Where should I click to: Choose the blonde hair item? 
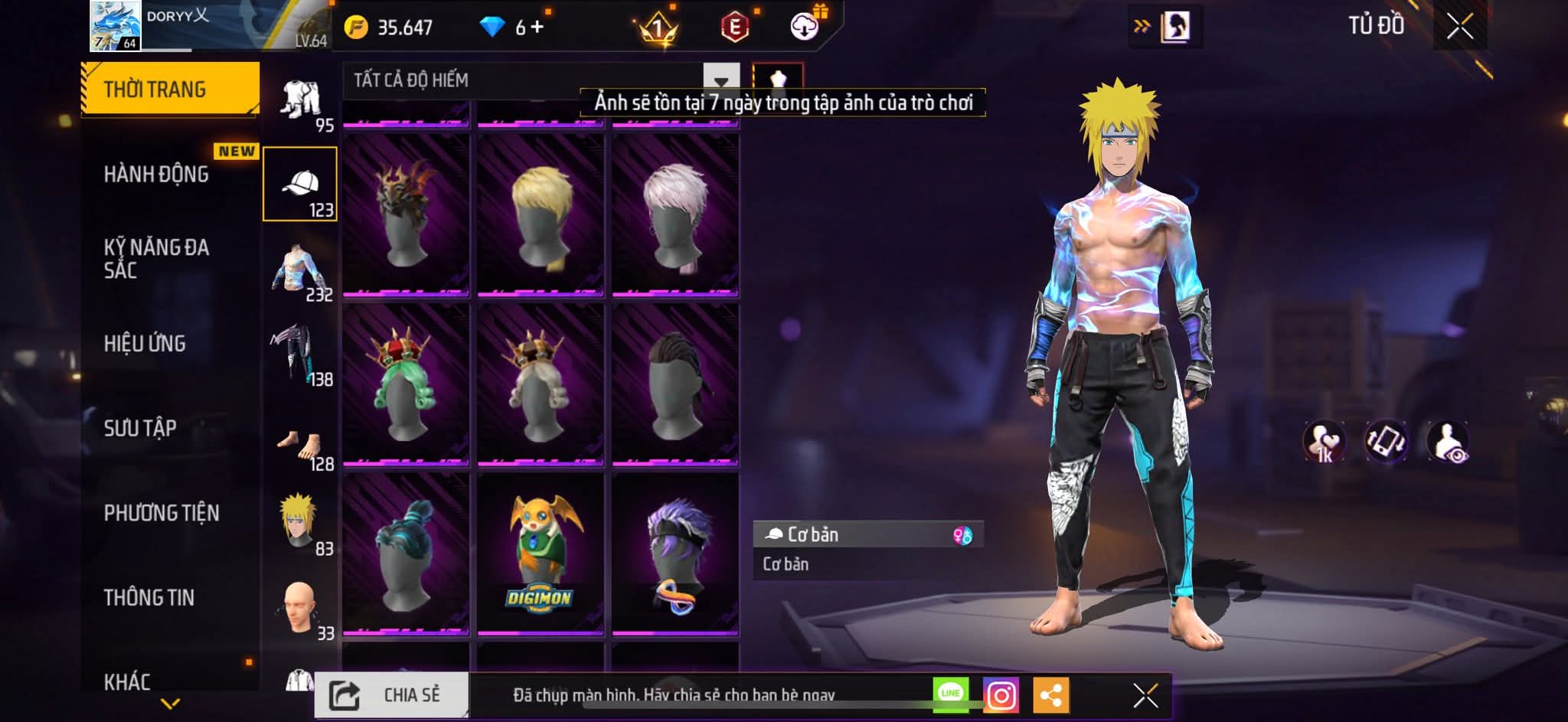tap(541, 215)
